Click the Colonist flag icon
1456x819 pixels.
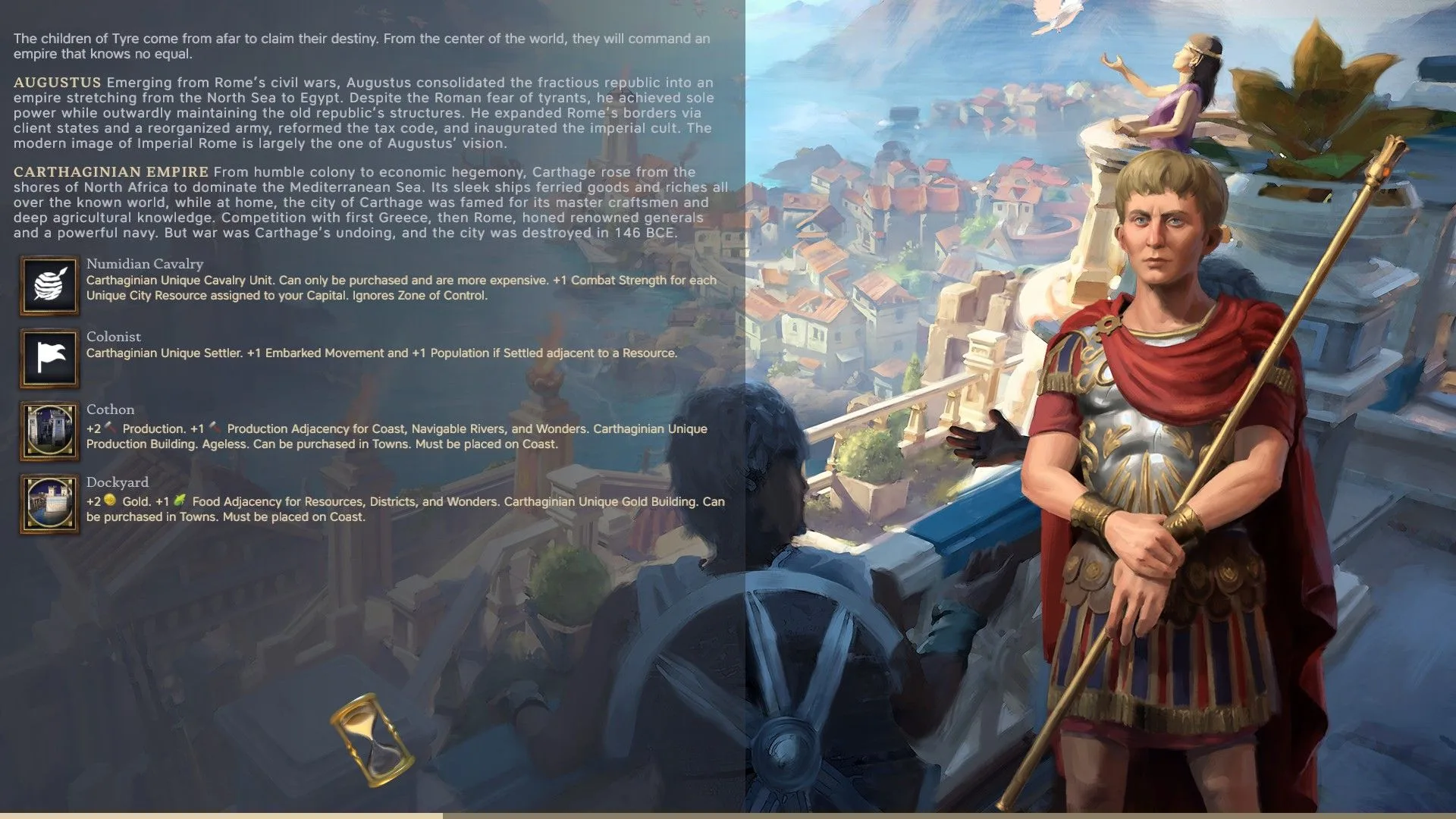click(x=49, y=358)
